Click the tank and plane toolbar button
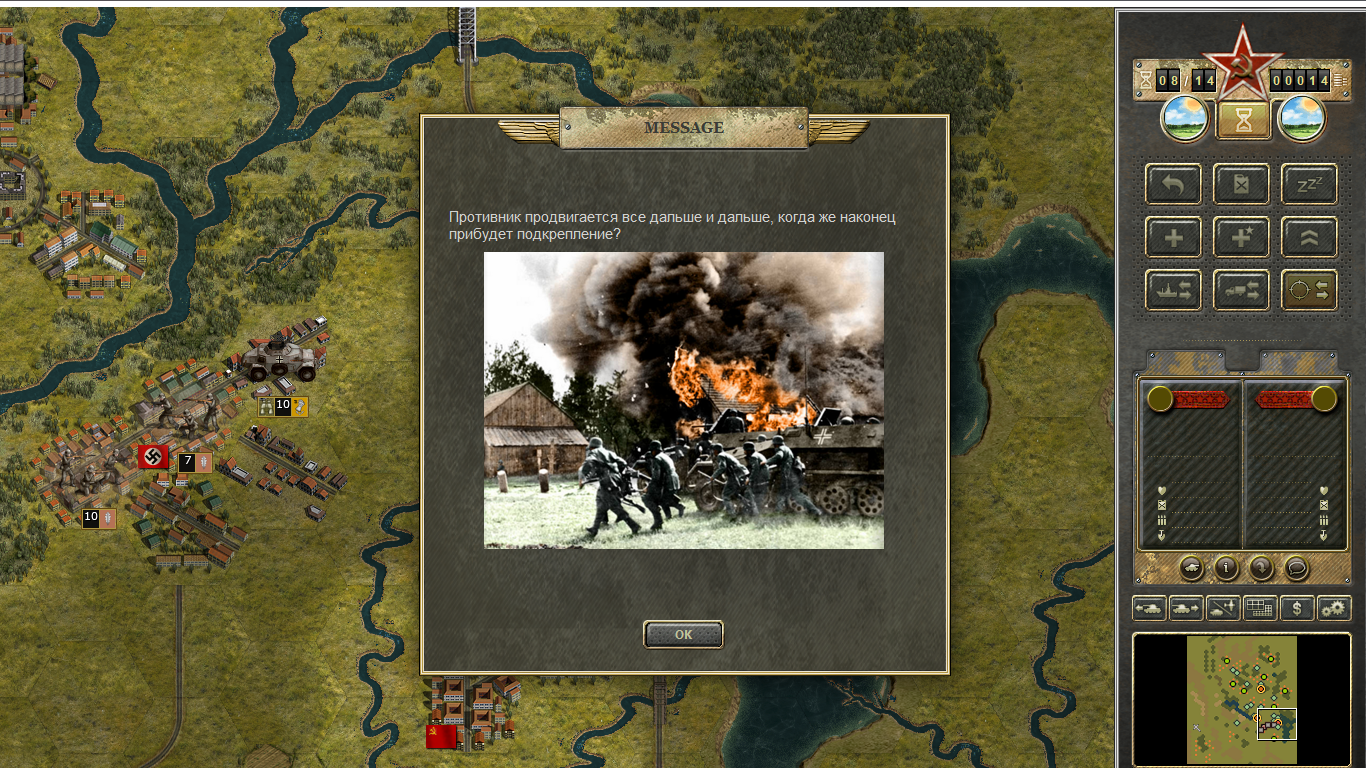 coord(1223,607)
